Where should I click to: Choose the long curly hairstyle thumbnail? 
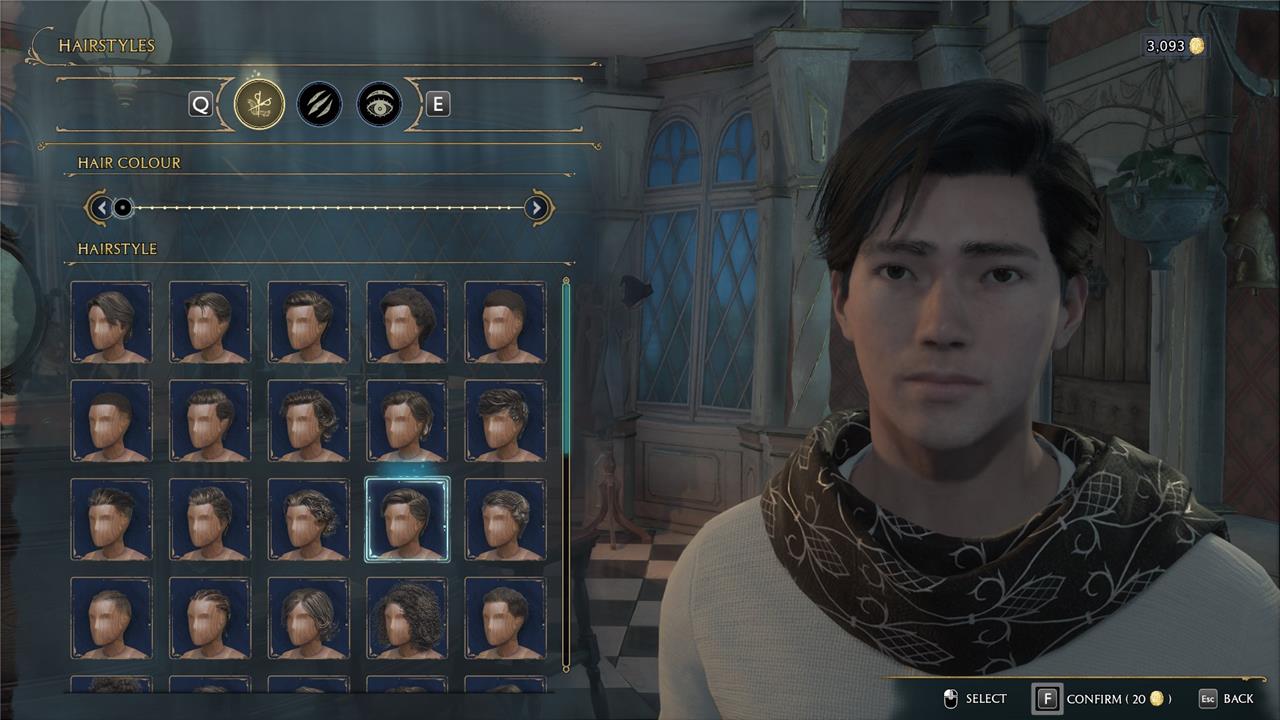click(x=407, y=617)
